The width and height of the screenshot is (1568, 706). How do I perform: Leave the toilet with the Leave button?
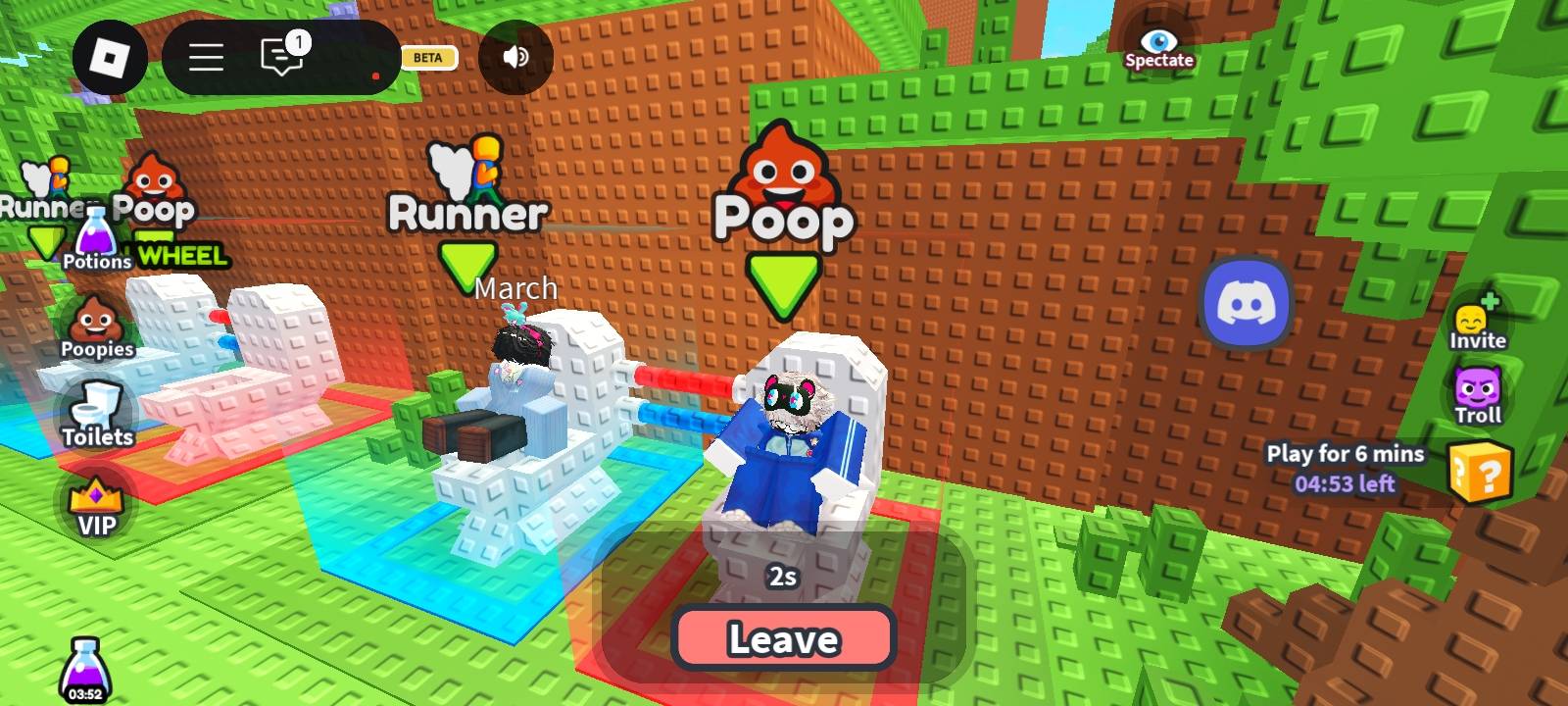(783, 639)
